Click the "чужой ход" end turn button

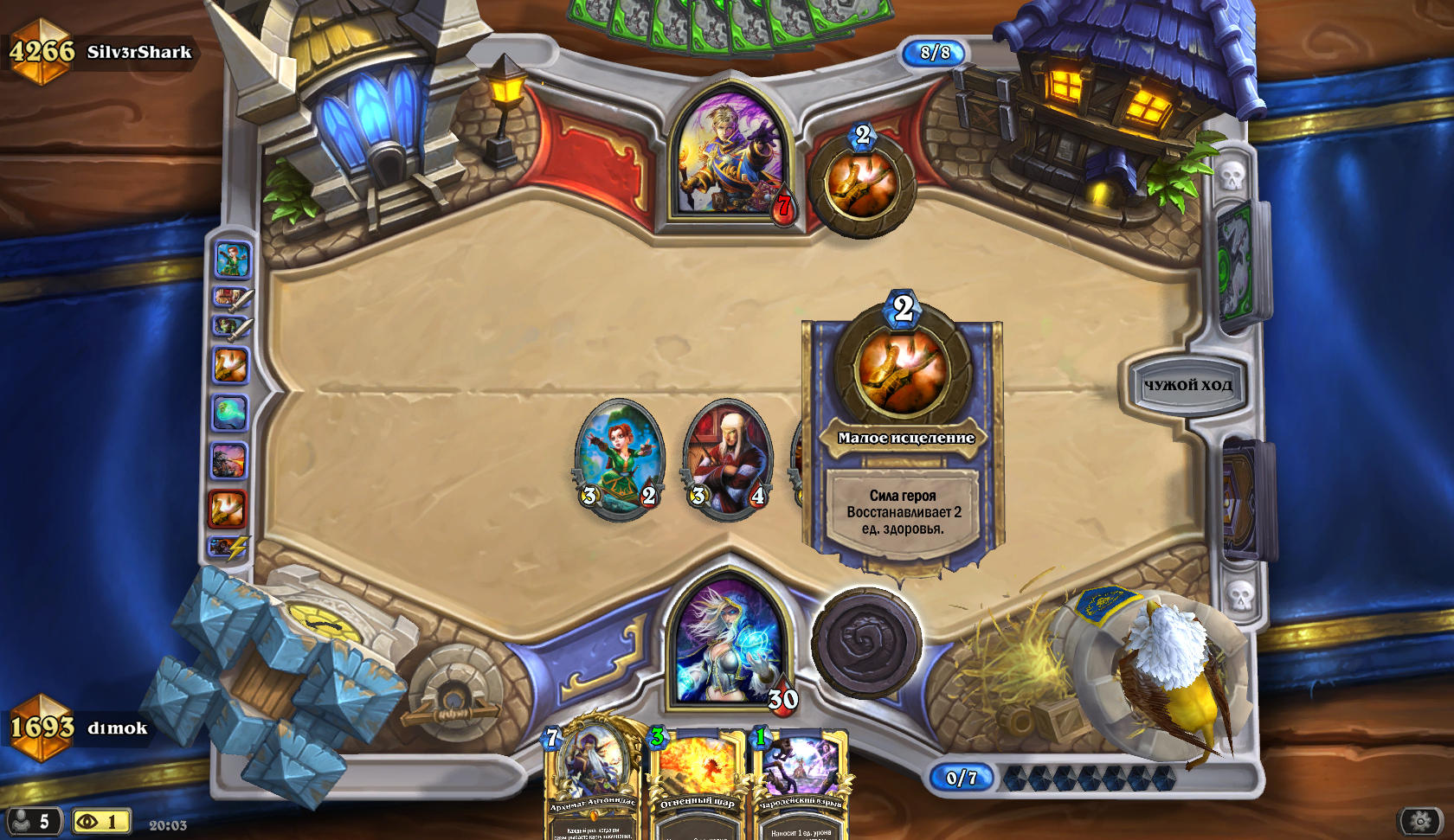1187,385
